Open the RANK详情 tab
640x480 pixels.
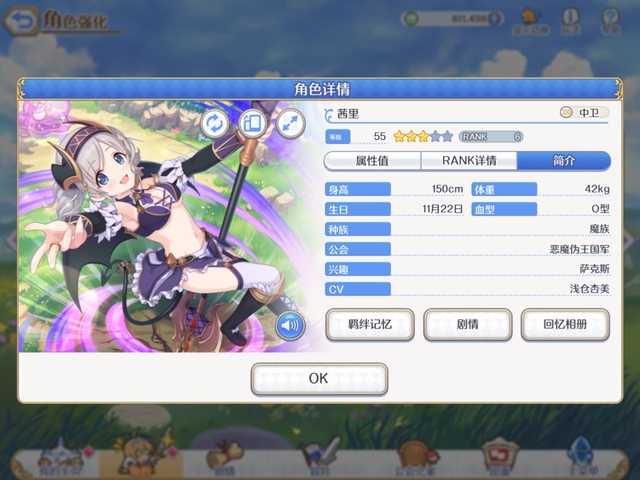(468, 161)
